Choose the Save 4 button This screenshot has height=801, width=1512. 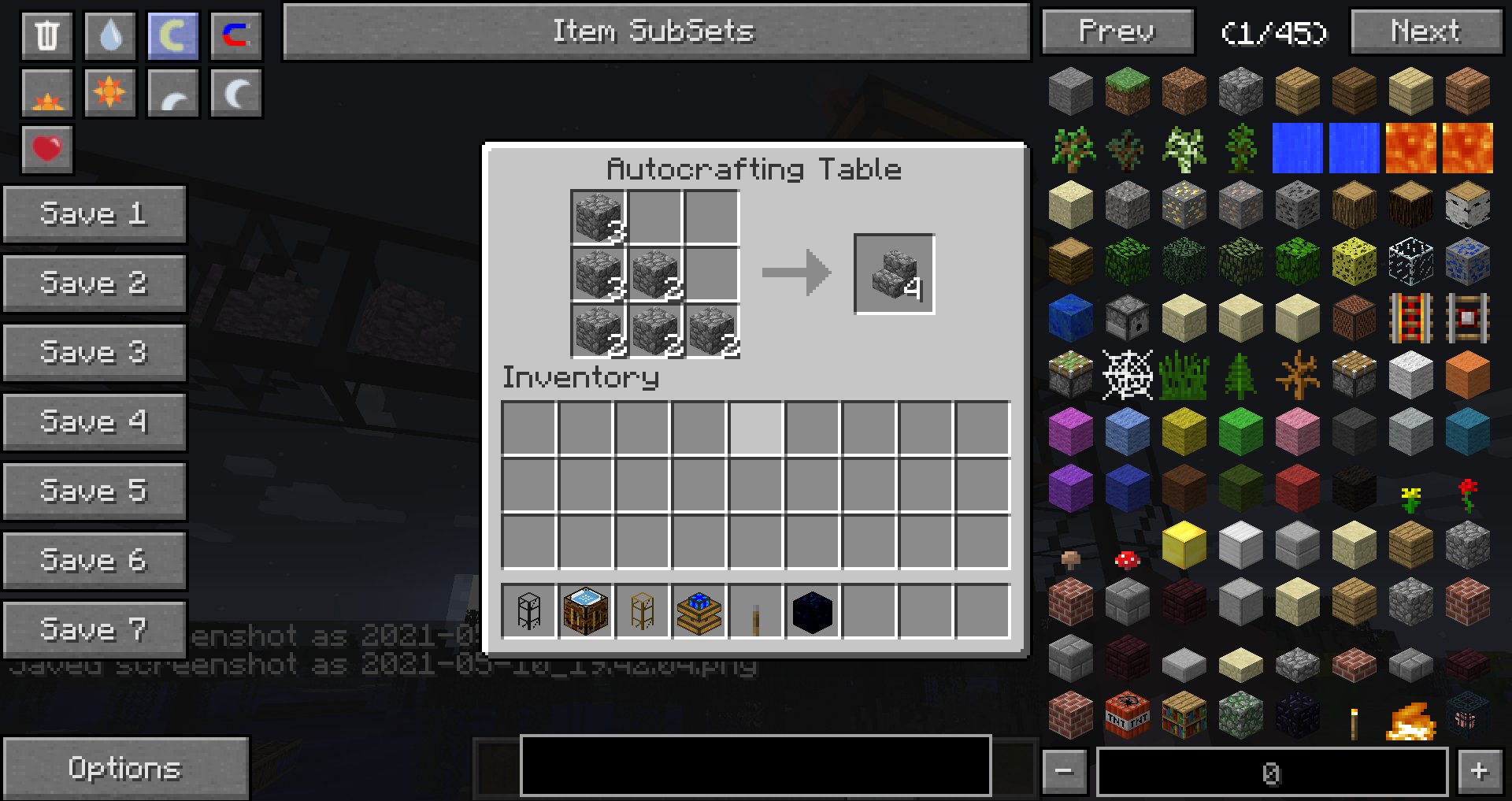(x=94, y=421)
